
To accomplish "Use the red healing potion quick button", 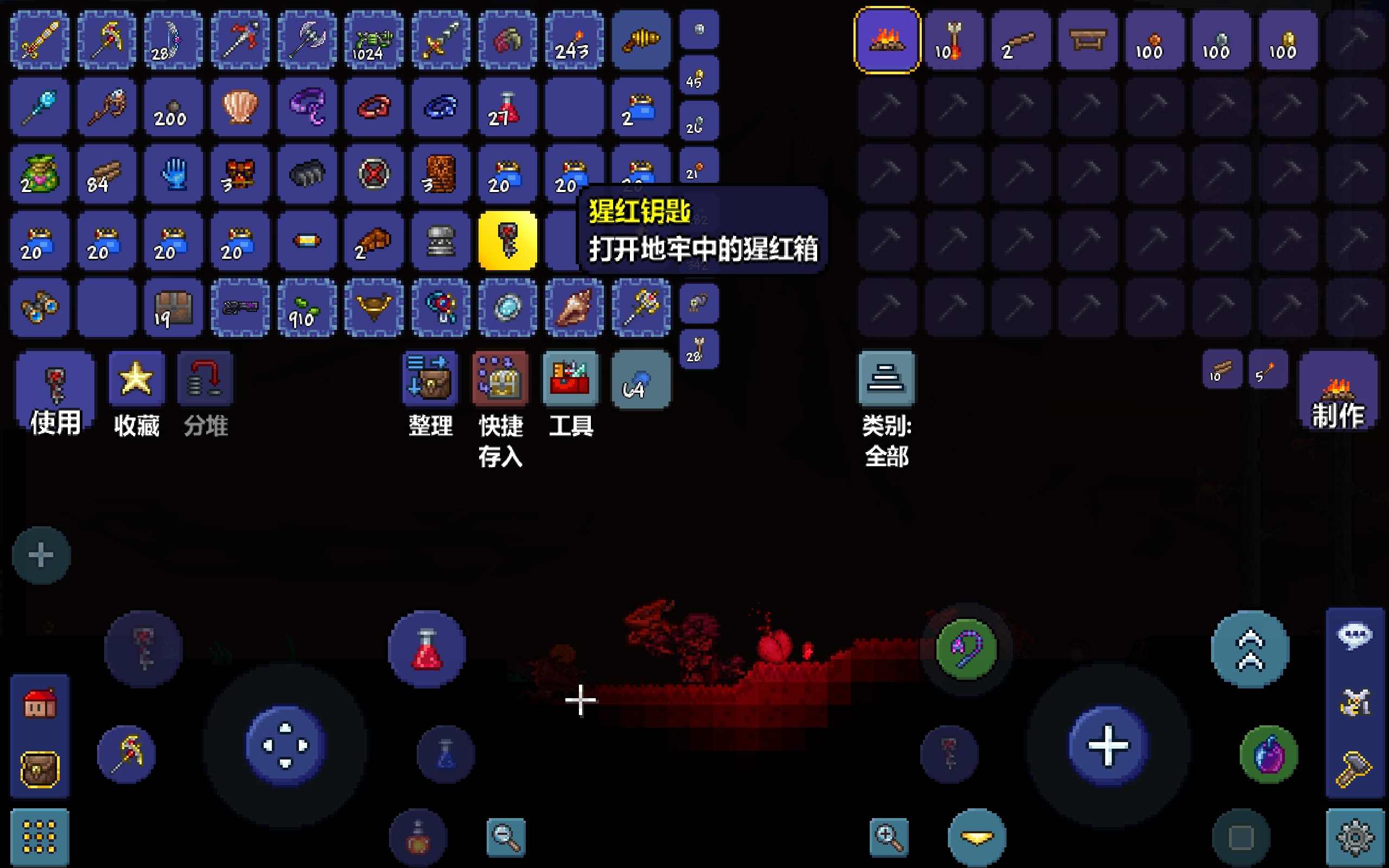I will coord(426,649).
